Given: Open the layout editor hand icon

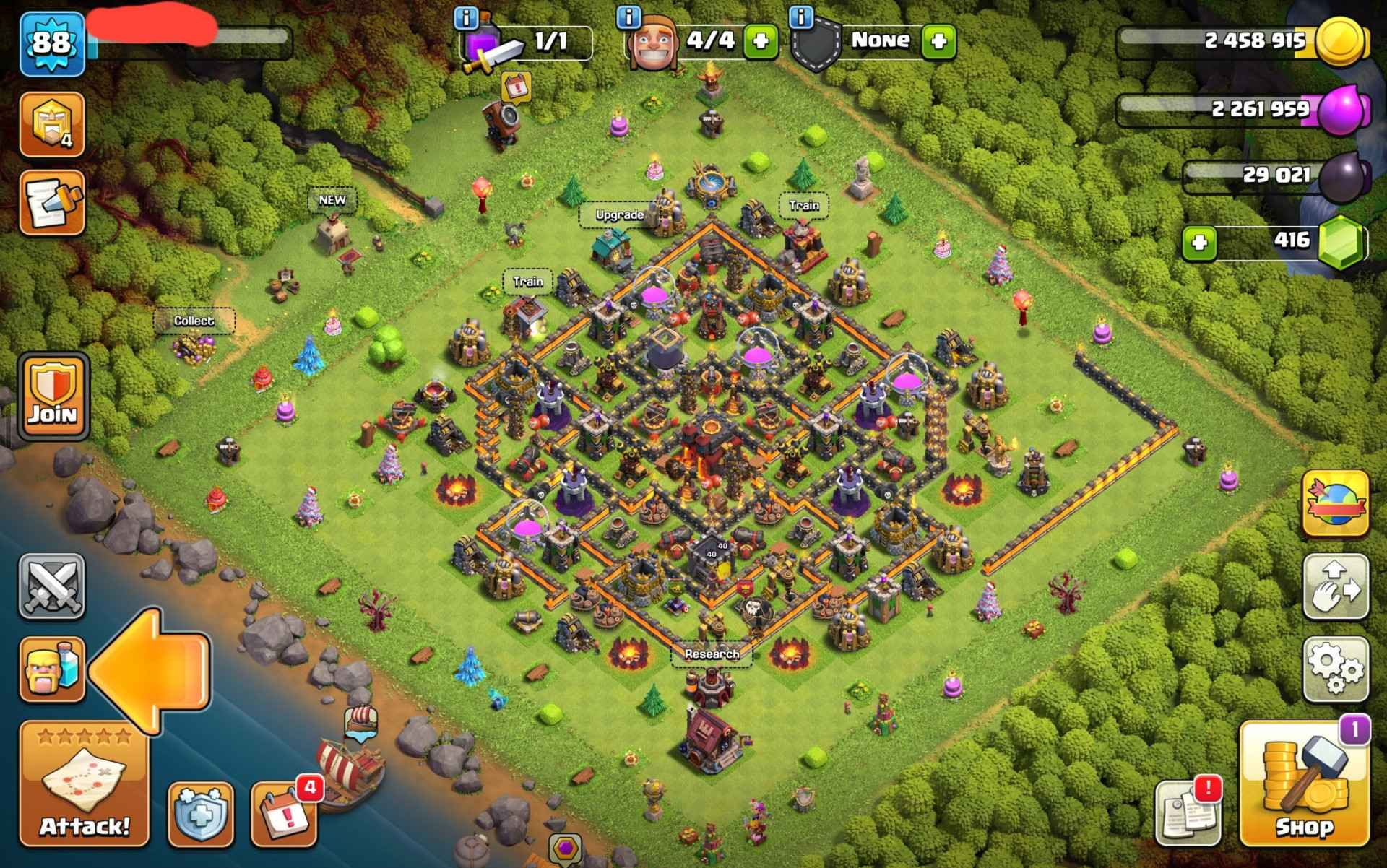Looking at the screenshot, I should [1336, 586].
